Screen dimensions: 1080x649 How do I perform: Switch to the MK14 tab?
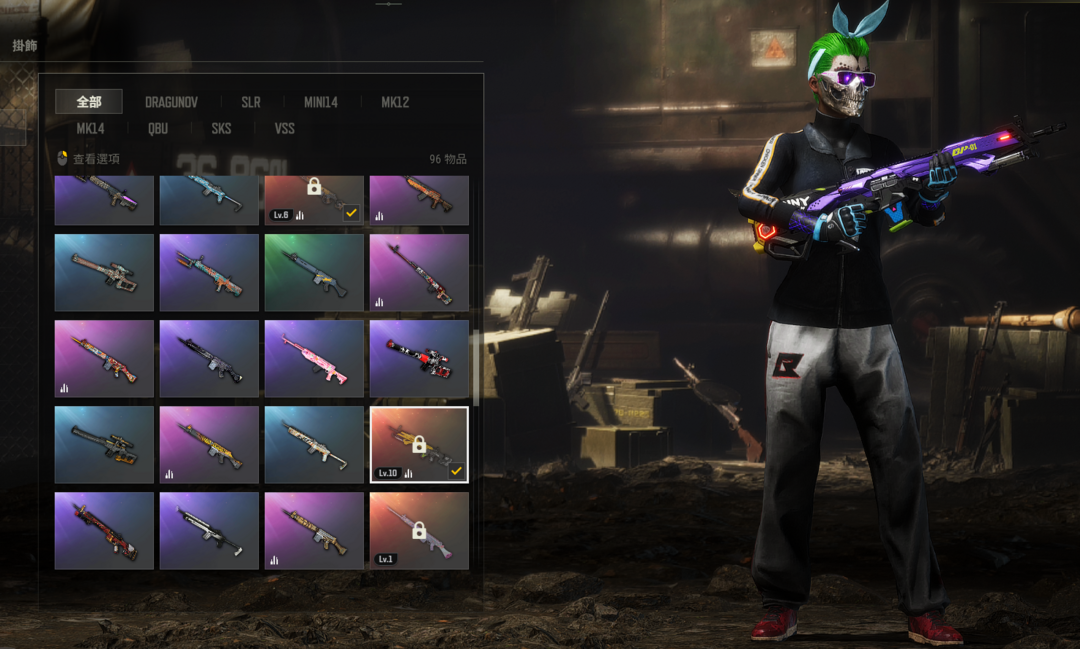90,128
